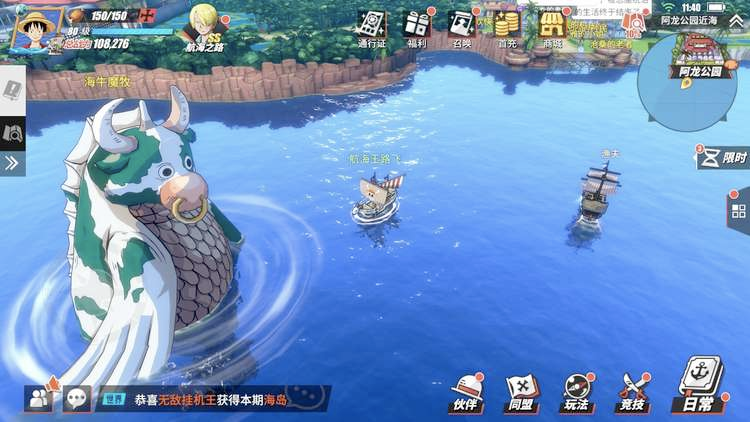Open the chat speech bubble
This screenshot has height=422, width=750.
(x=76, y=398)
